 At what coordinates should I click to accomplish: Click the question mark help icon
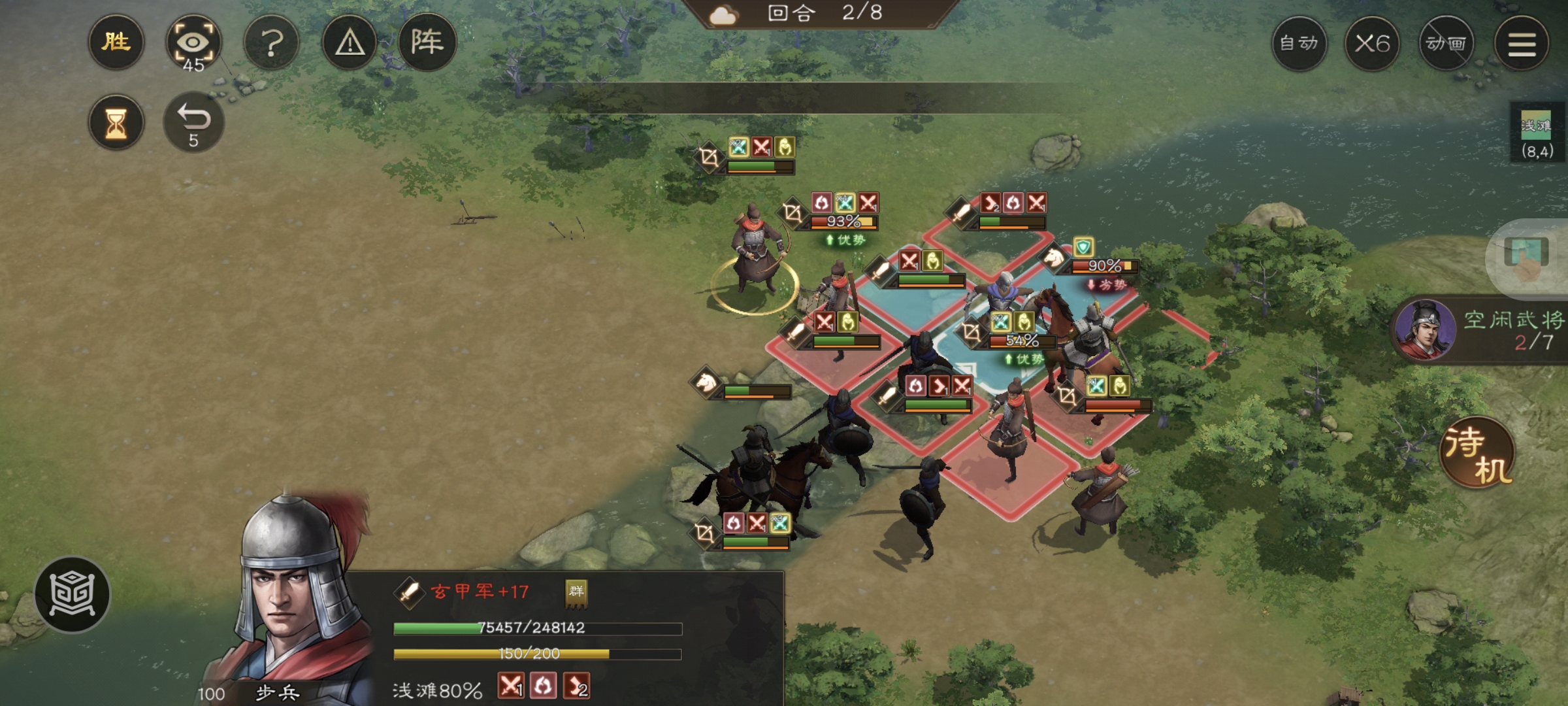(272, 43)
